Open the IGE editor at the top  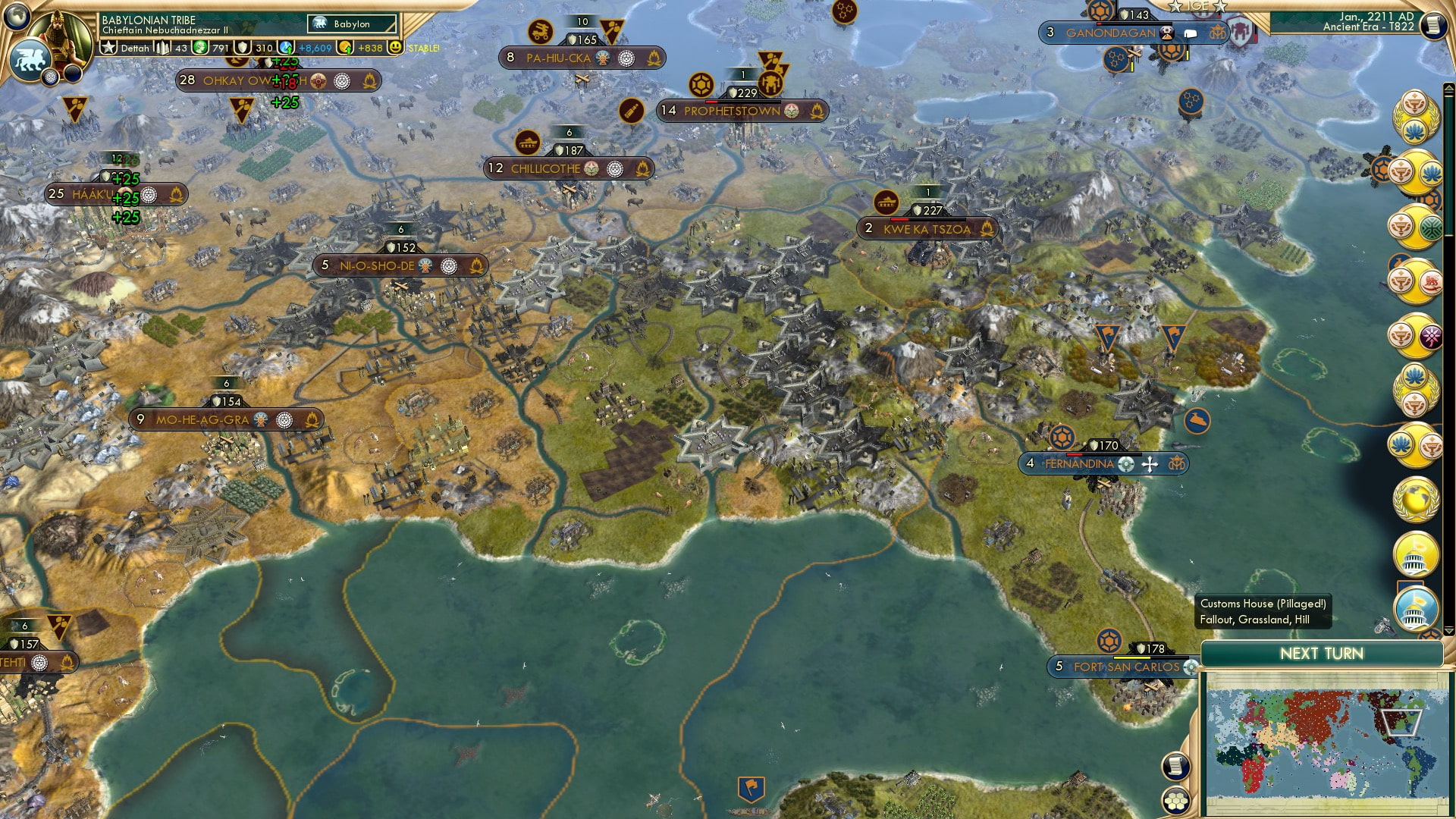[x=1198, y=6]
